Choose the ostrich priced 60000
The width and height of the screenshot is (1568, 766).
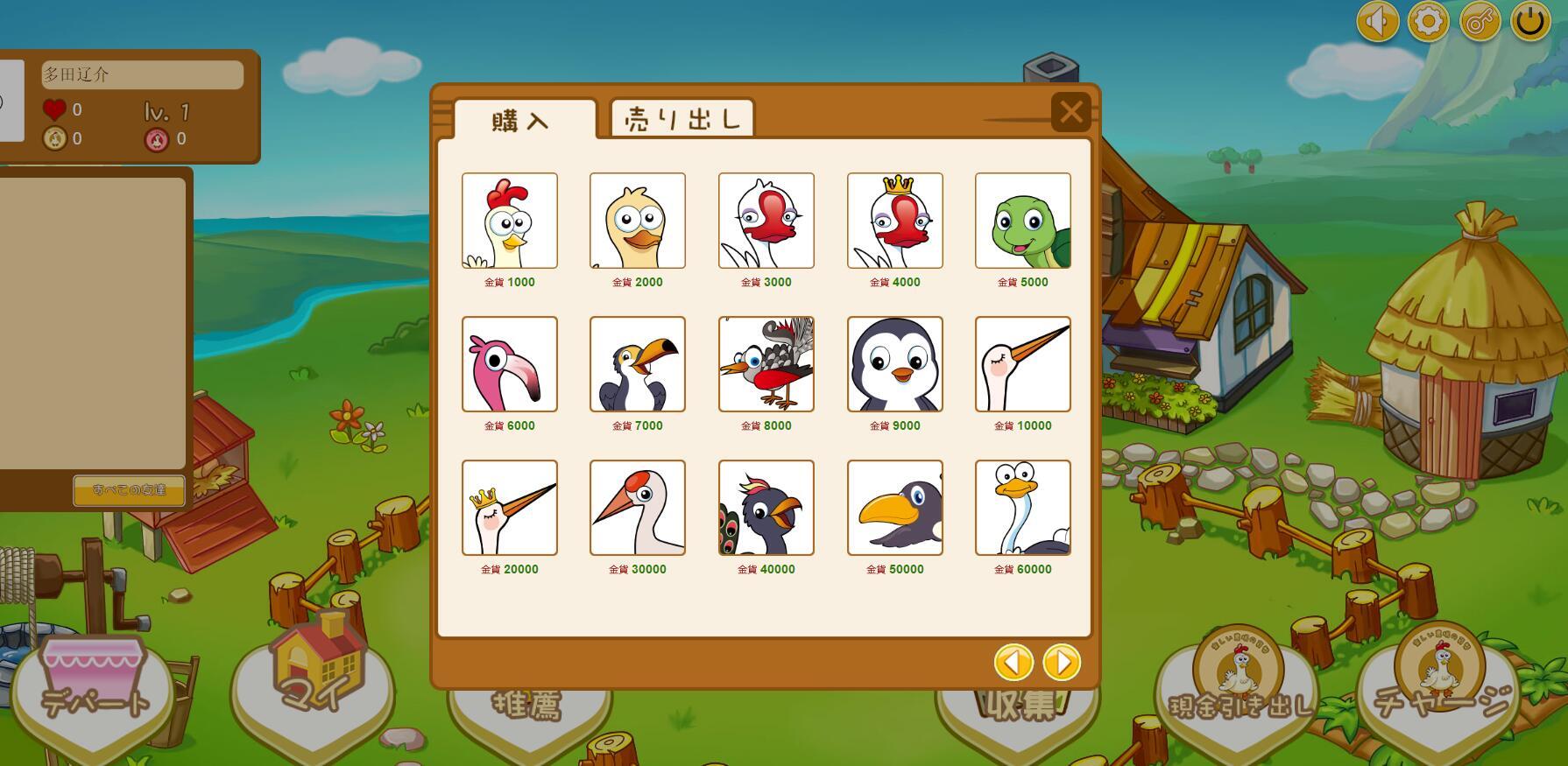click(1022, 508)
